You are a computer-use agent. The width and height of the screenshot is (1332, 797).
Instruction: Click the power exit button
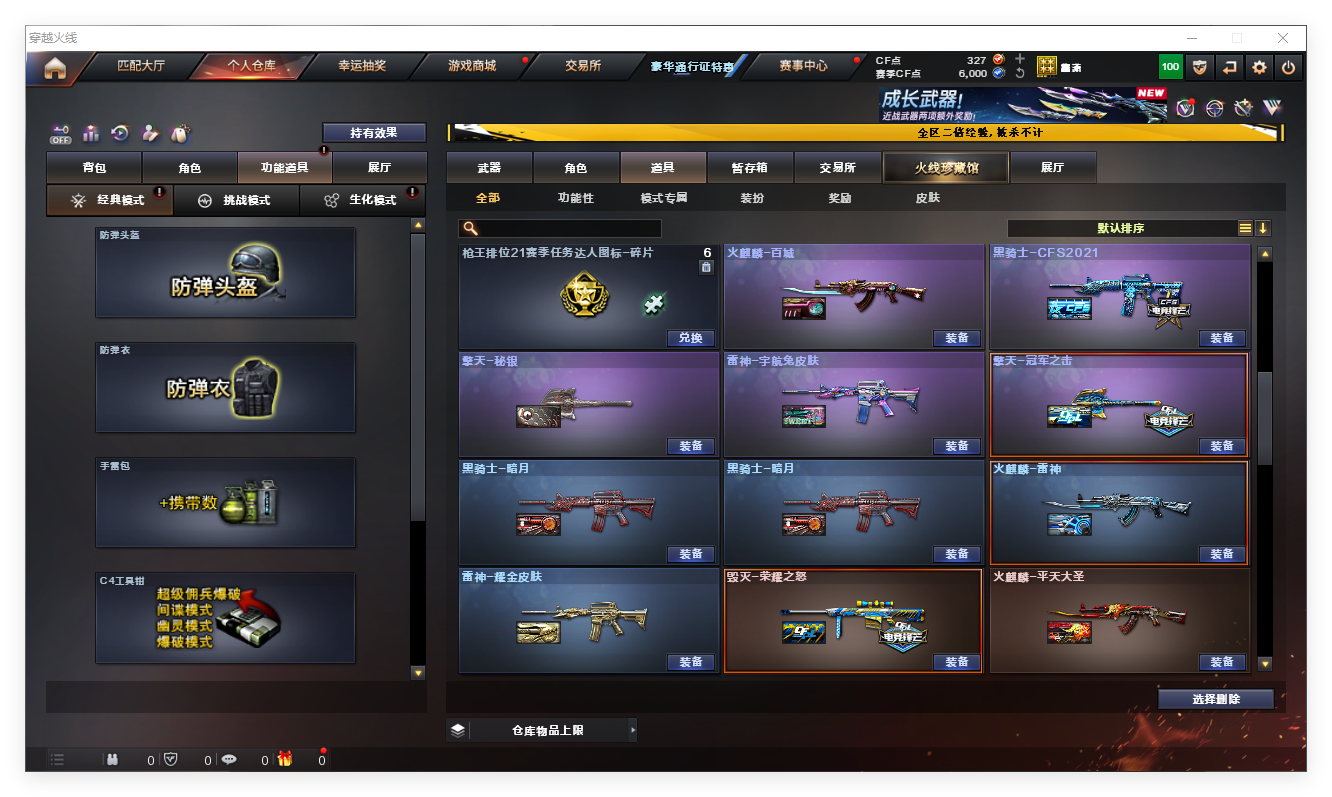pyautogui.click(x=1289, y=68)
